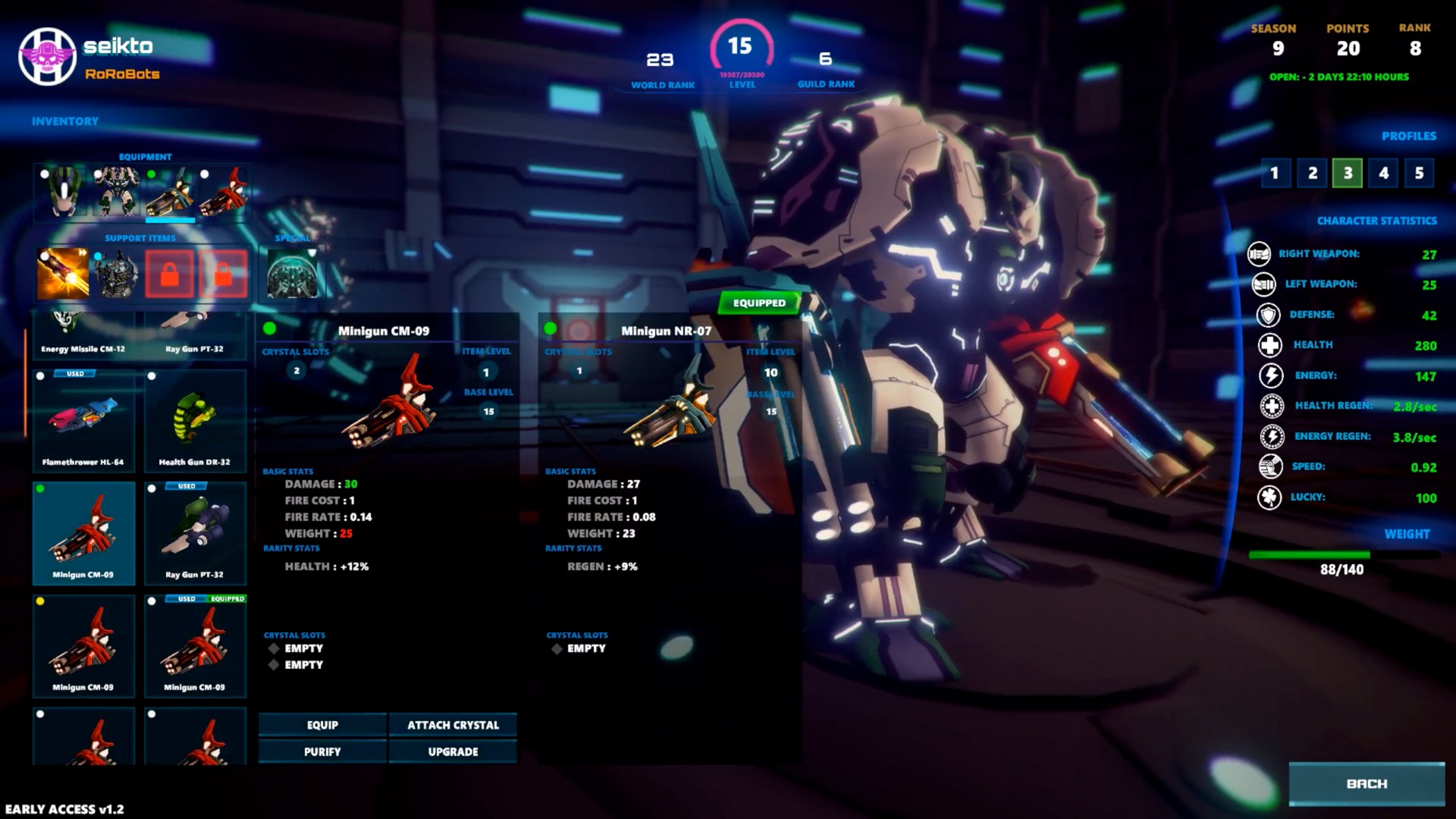Open the Support Items section
This screenshot has height=819, width=1456.
coord(141,237)
